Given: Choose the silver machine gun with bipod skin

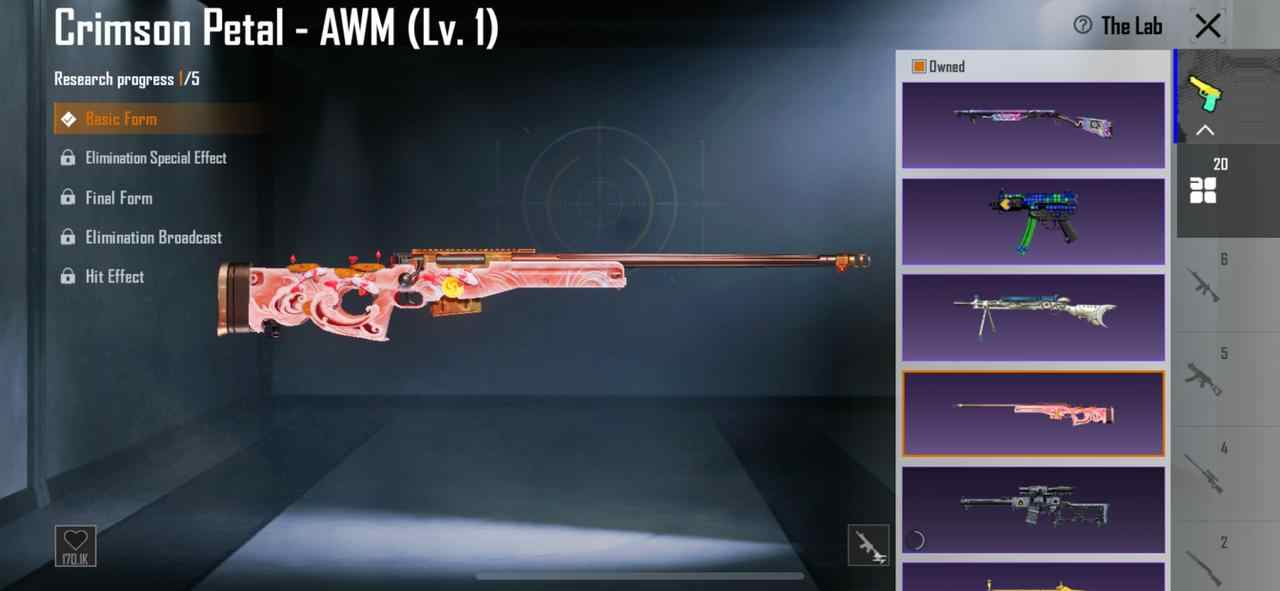Looking at the screenshot, I should pyautogui.click(x=1033, y=317).
